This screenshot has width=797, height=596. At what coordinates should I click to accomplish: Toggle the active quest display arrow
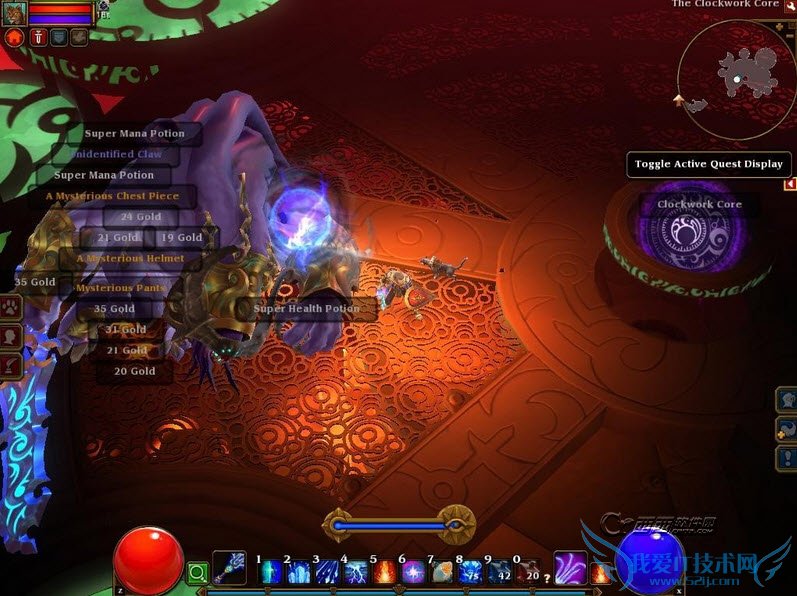pyautogui.click(x=790, y=184)
